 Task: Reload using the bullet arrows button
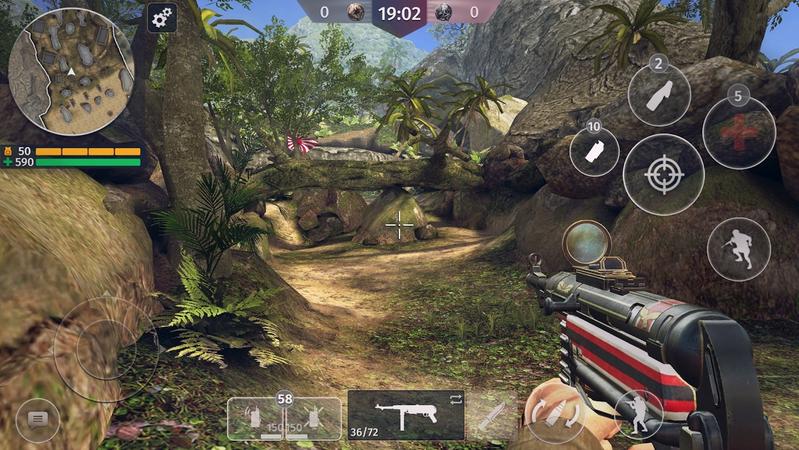(556, 414)
